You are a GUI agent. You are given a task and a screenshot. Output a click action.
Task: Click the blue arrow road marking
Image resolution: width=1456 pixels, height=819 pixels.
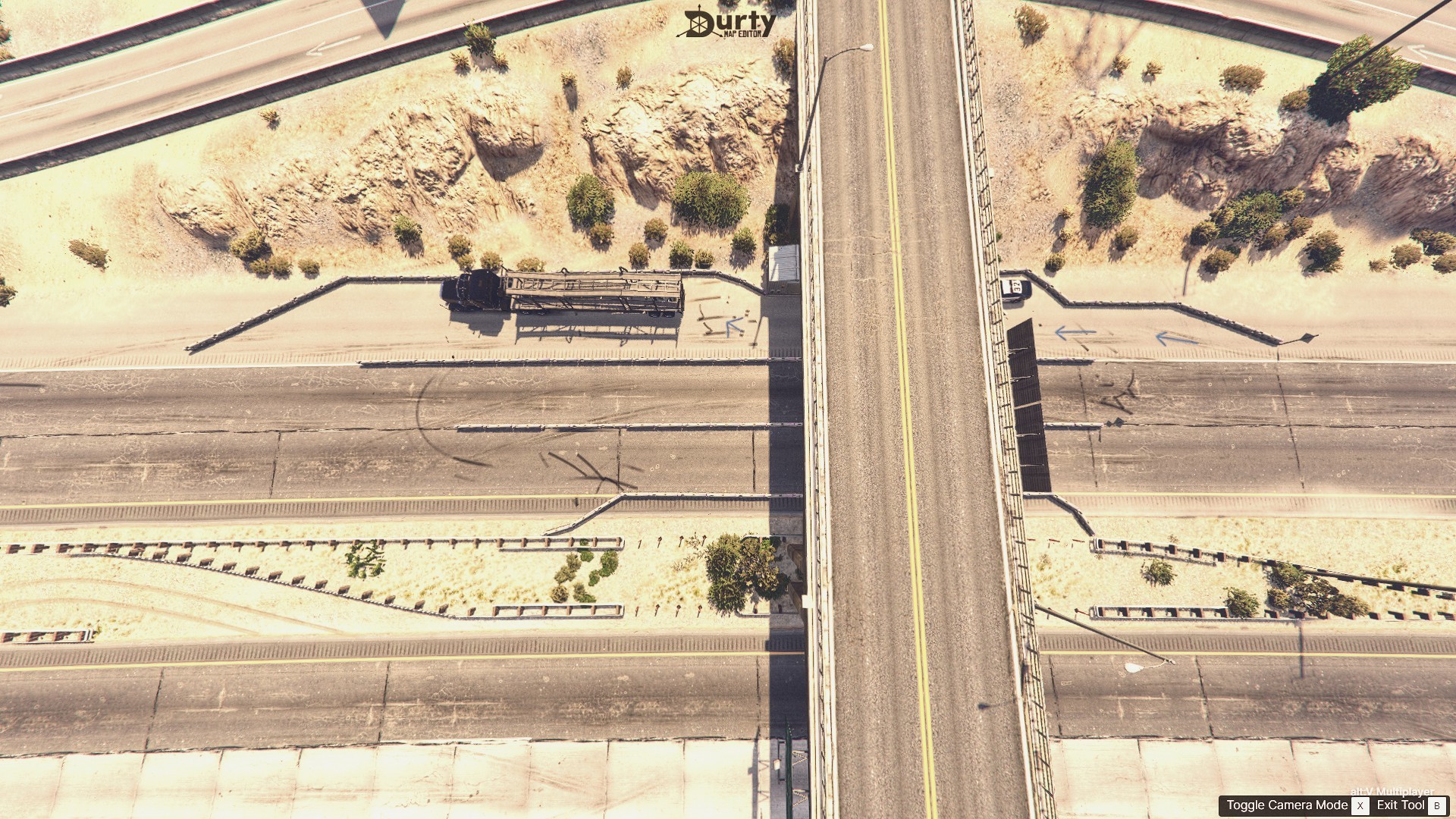[1077, 334]
